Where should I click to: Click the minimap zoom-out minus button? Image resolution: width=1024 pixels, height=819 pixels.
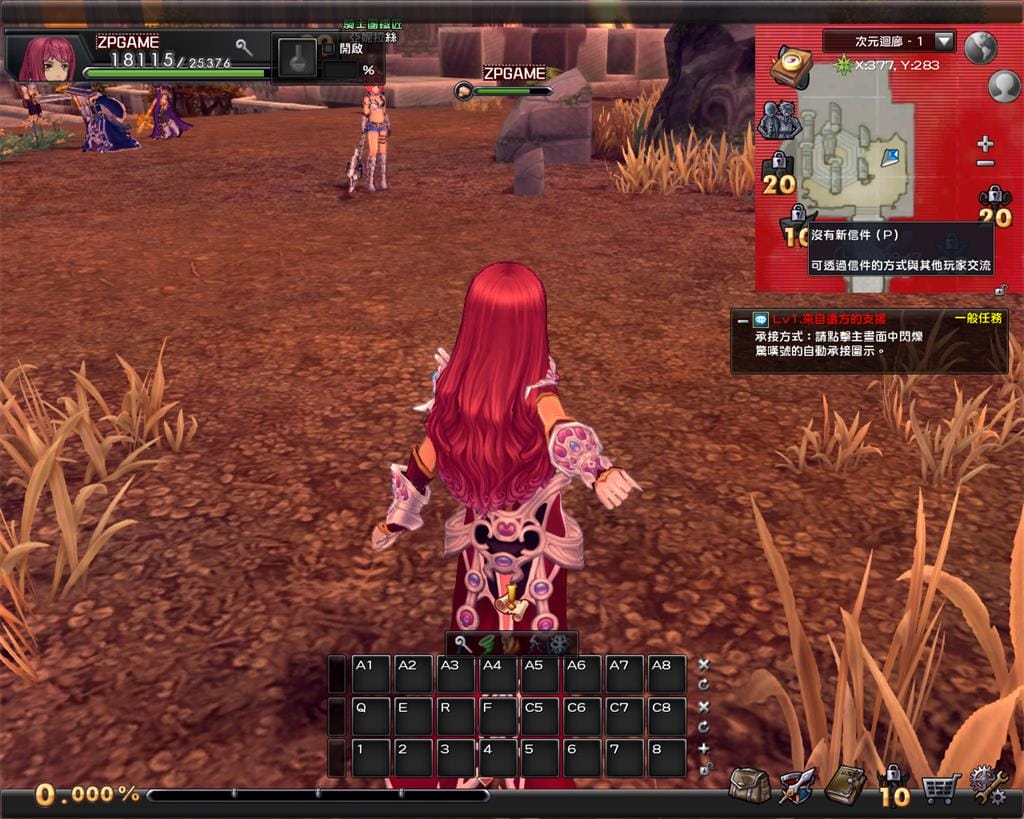985,163
